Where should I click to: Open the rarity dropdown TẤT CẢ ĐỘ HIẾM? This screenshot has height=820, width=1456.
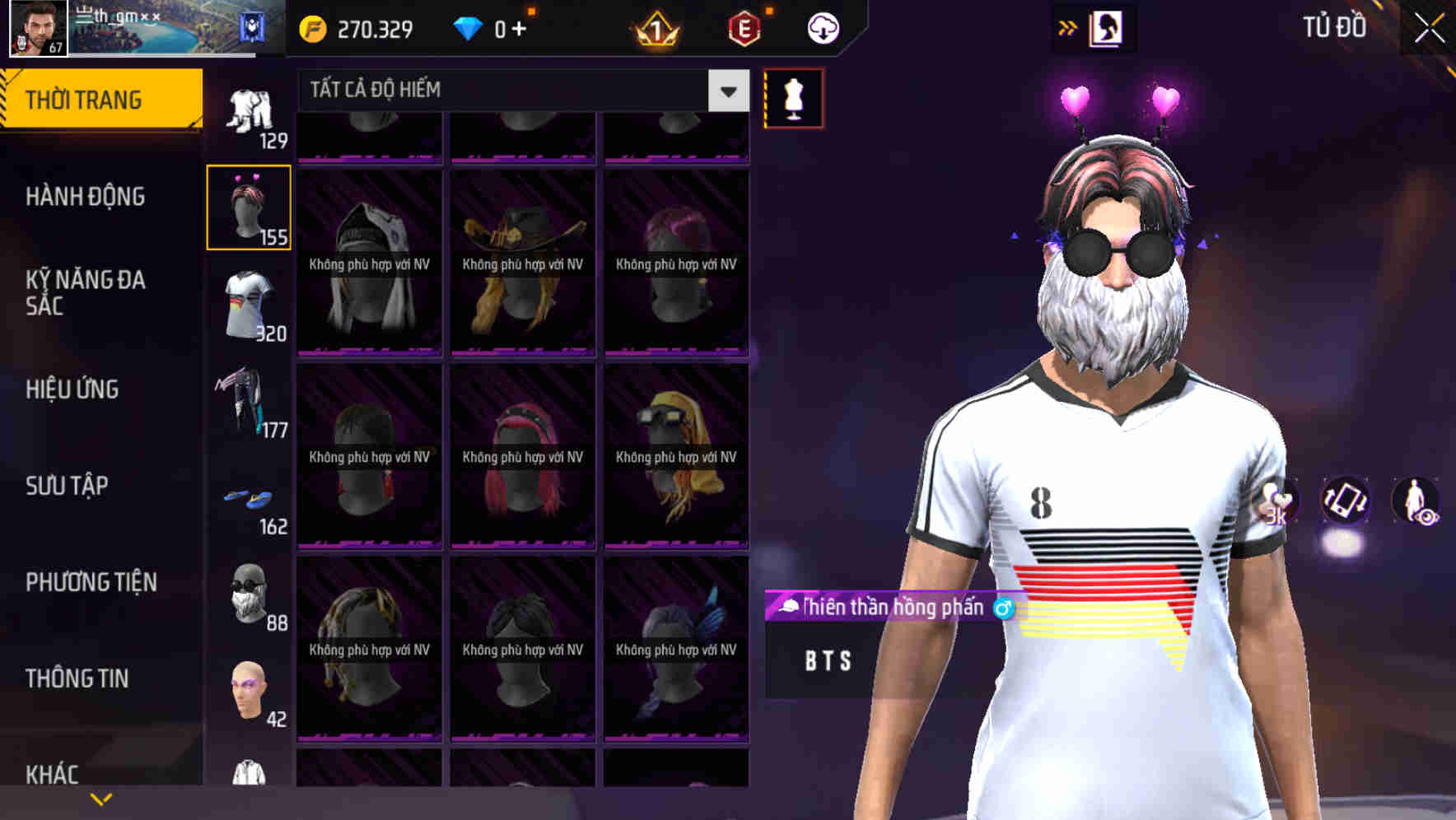point(511,91)
